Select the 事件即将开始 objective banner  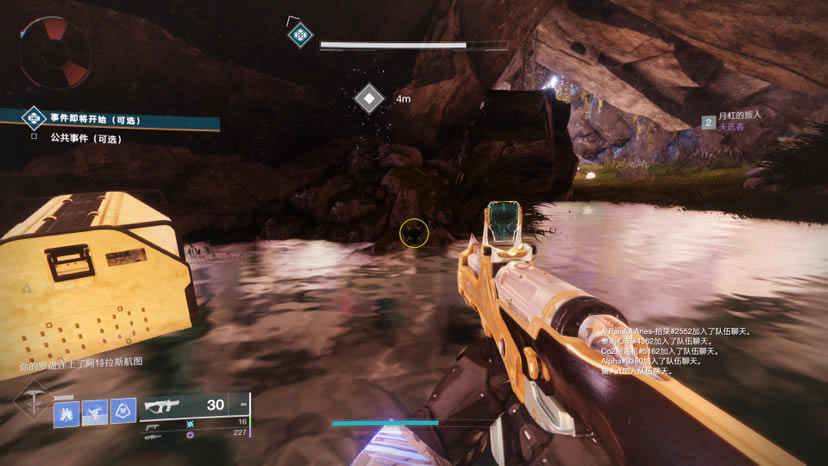(110, 120)
